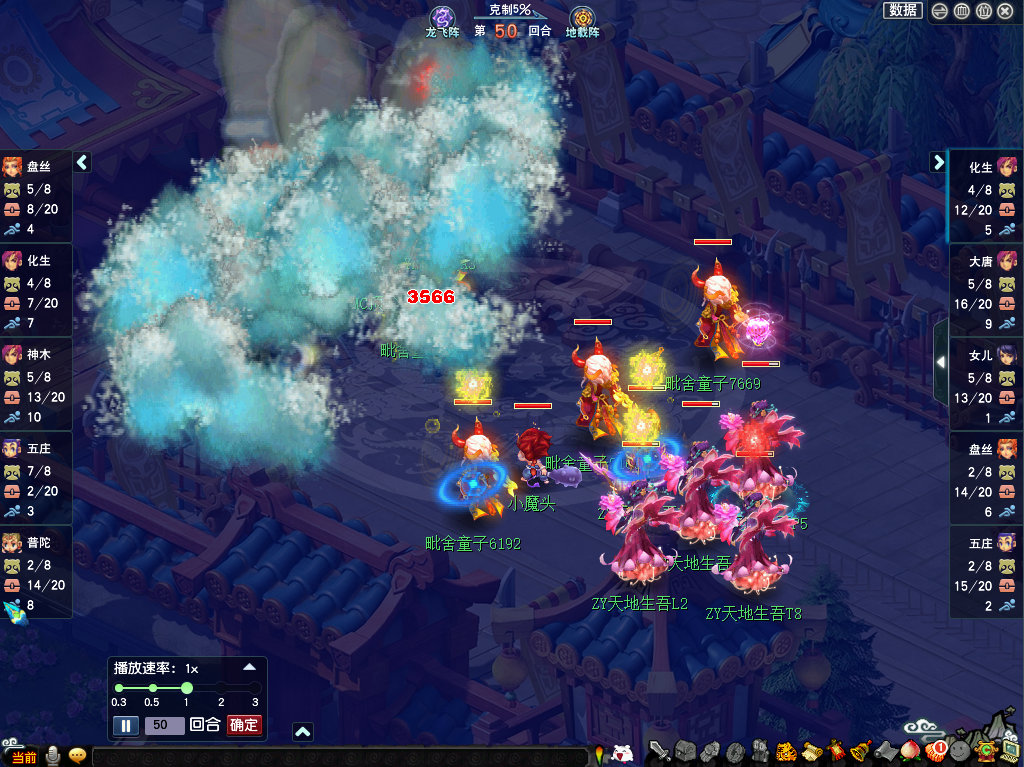Click the peach icon in bottom toolbar
Viewport: 1024px width, 767px height.
point(910,750)
